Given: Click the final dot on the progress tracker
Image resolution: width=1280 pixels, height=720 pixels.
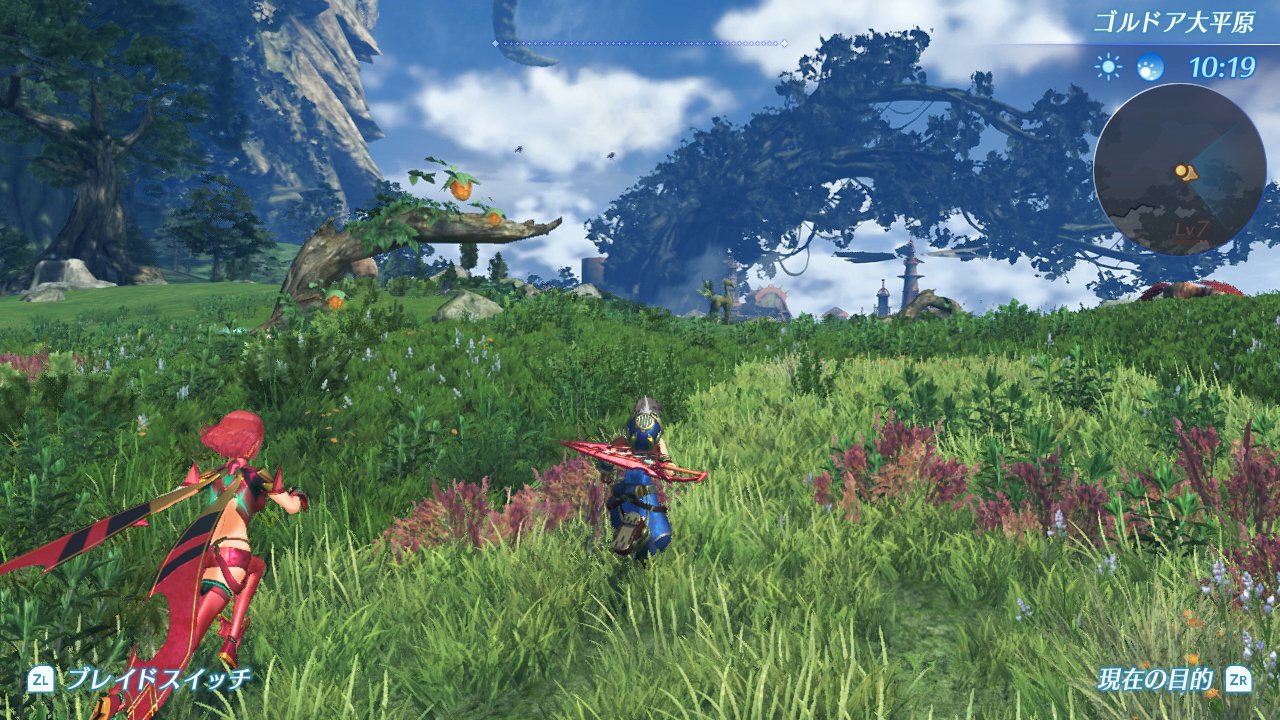Looking at the screenshot, I should [784, 43].
